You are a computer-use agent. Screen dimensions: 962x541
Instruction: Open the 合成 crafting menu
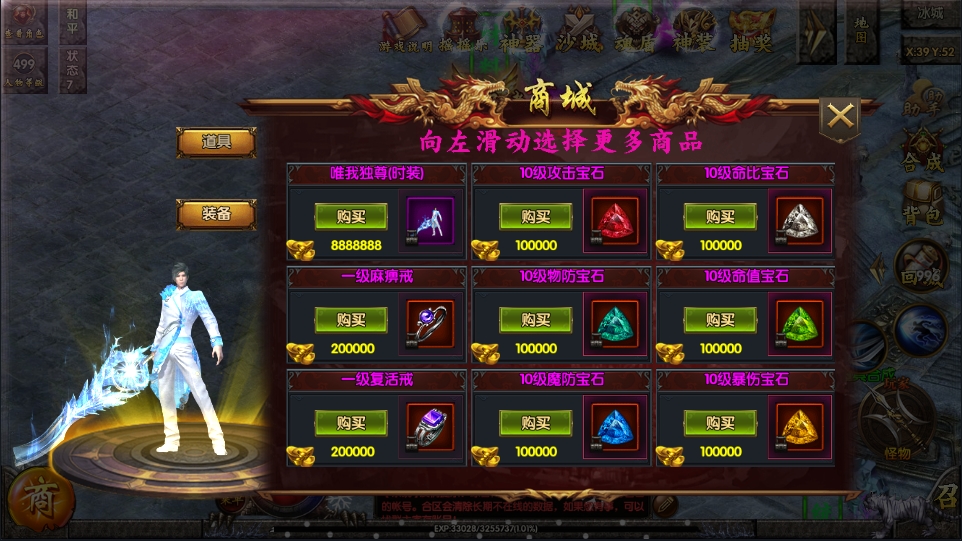click(x=921, y=152)
